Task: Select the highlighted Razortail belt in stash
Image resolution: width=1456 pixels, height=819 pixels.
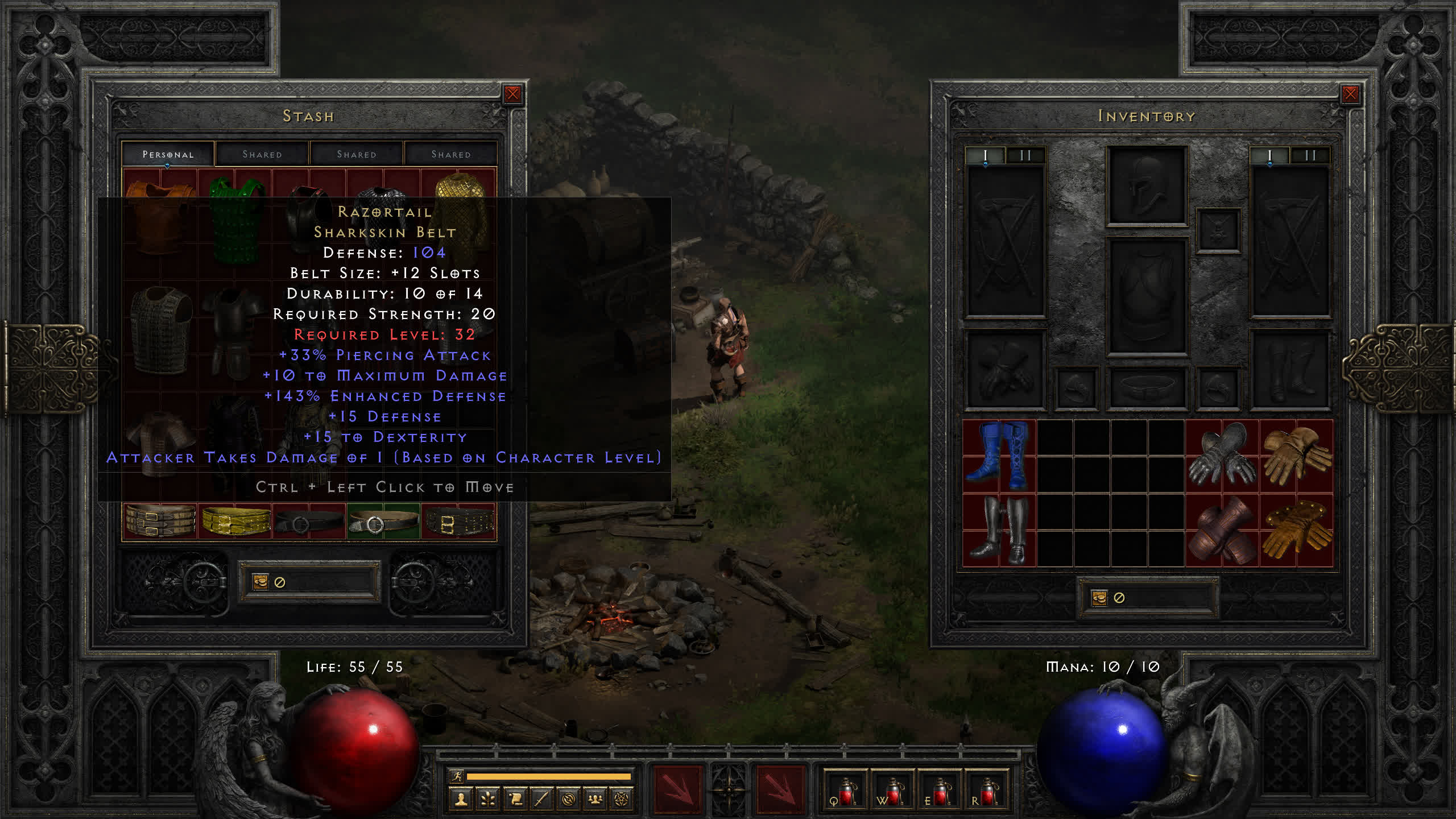Action: [383, 522]
